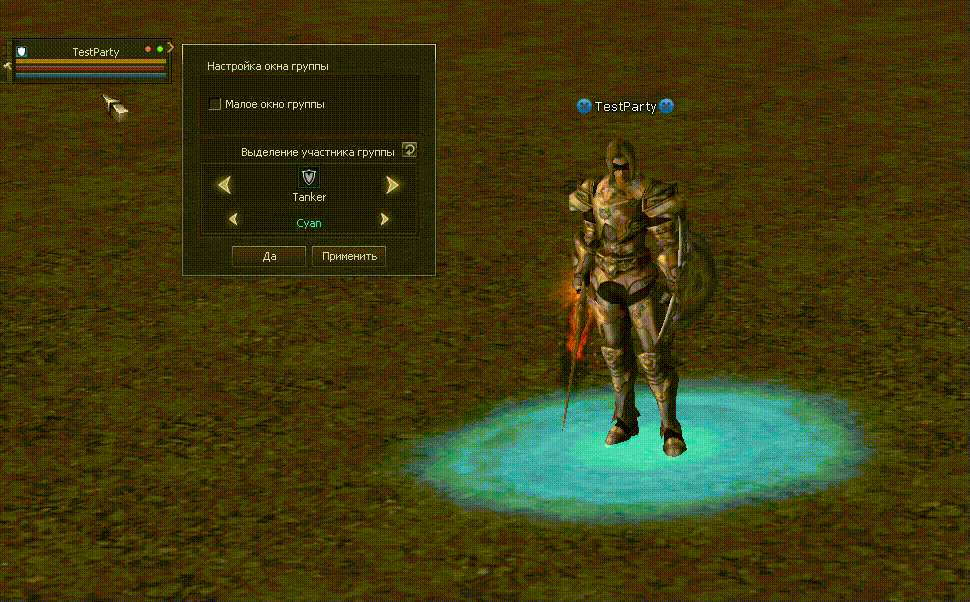Switch to the next role after Tanker
Image resolution: width=970 pixels, height=602 pixels.
point(392,185)
